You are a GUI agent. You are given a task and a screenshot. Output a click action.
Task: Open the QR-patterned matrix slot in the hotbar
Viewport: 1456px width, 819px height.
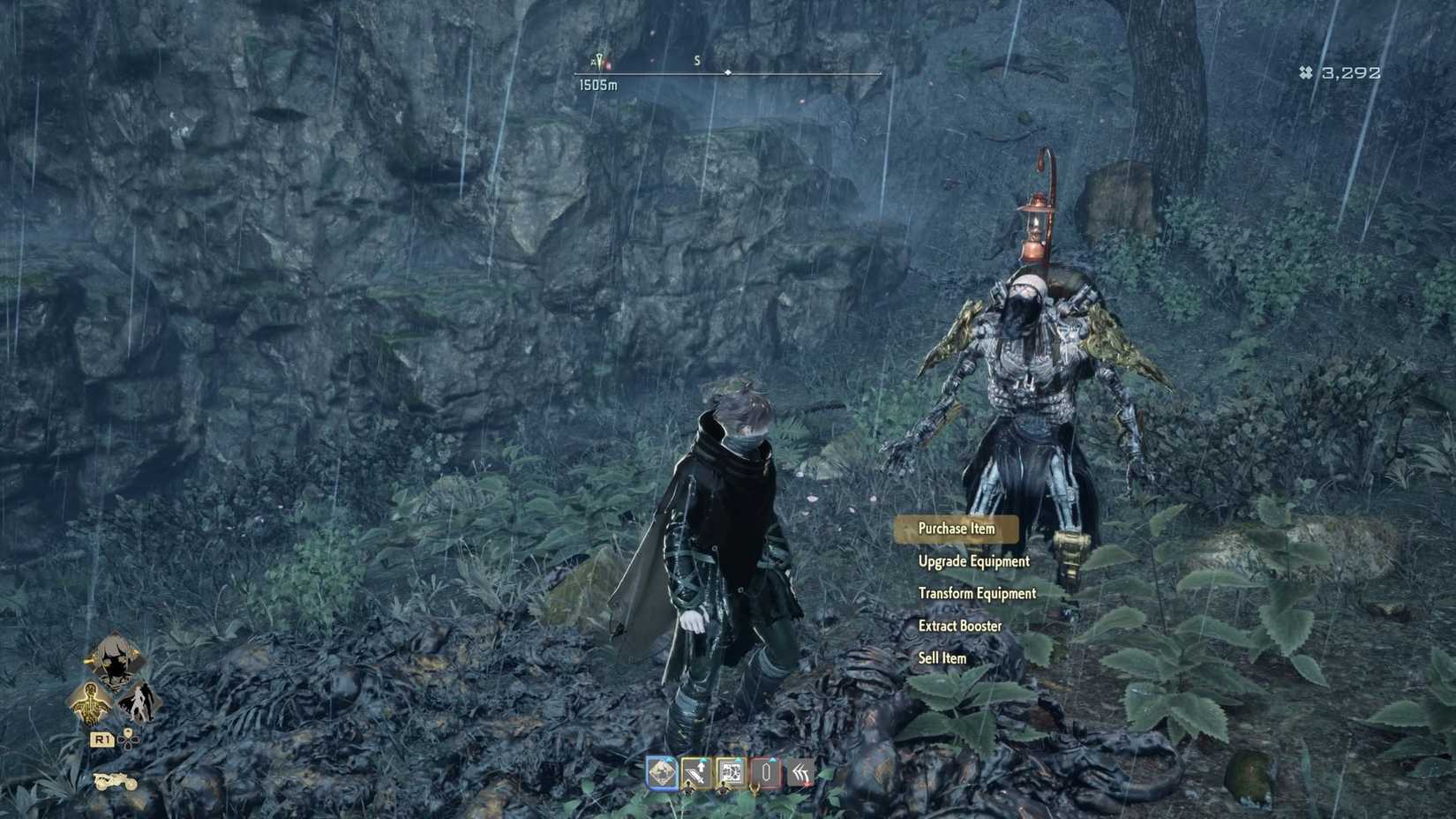[x=732, y=771]
